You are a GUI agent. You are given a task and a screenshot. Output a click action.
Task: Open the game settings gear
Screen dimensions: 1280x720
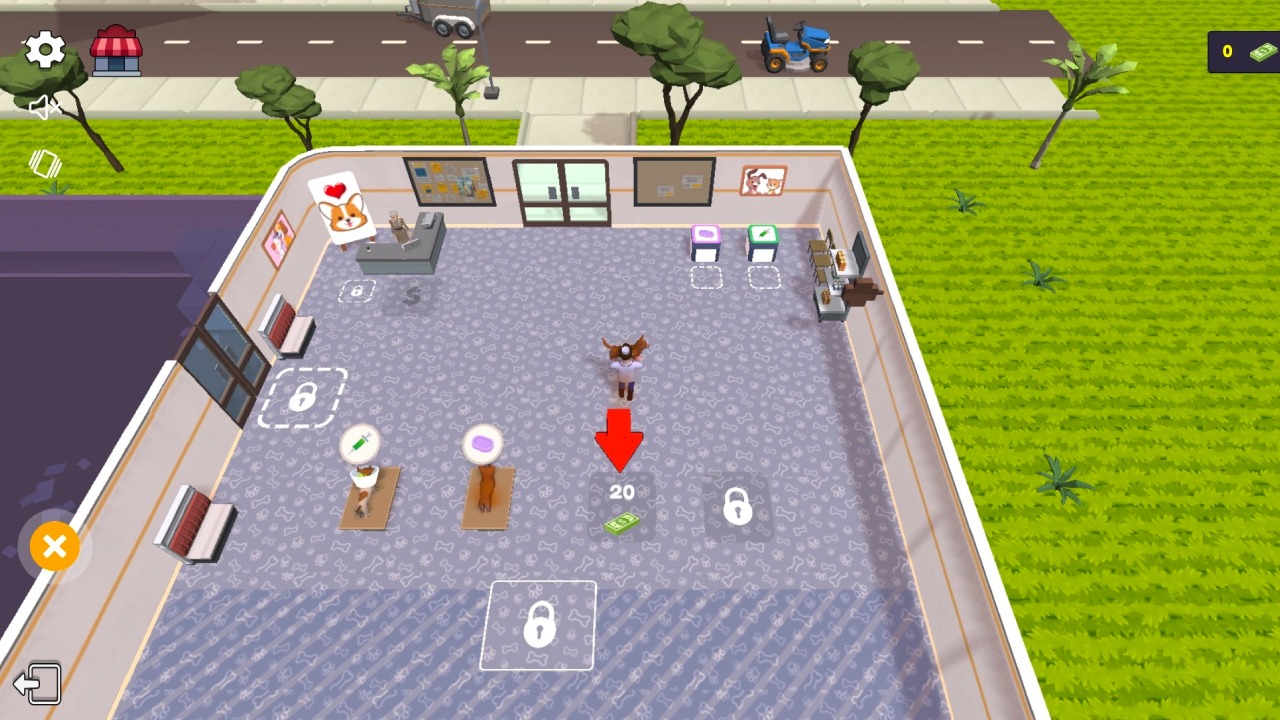(44, 48)
